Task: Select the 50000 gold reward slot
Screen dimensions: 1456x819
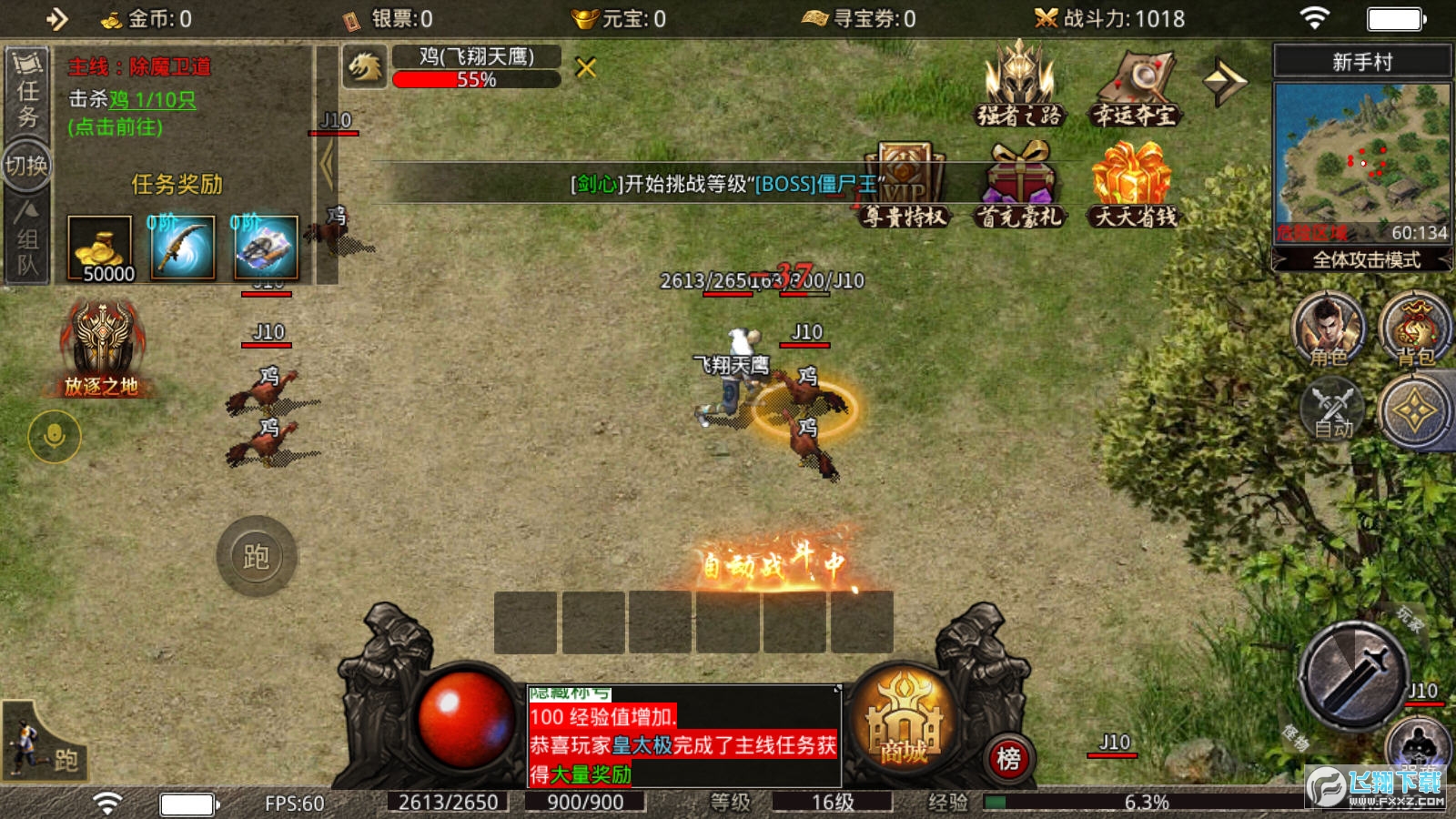Action: pyautogui.click(x=100, y=248)
